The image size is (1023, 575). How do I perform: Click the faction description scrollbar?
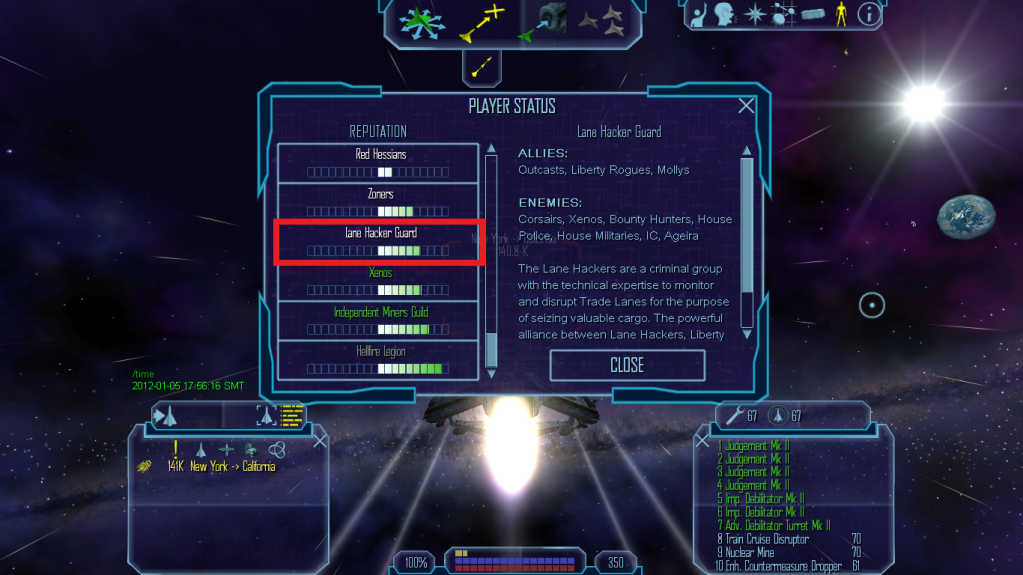[x=746, y=240]
